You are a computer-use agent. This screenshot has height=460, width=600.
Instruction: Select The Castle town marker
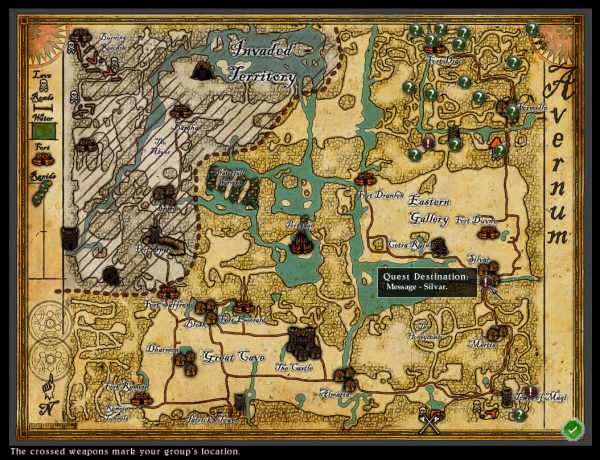click(x=301, y=343)
